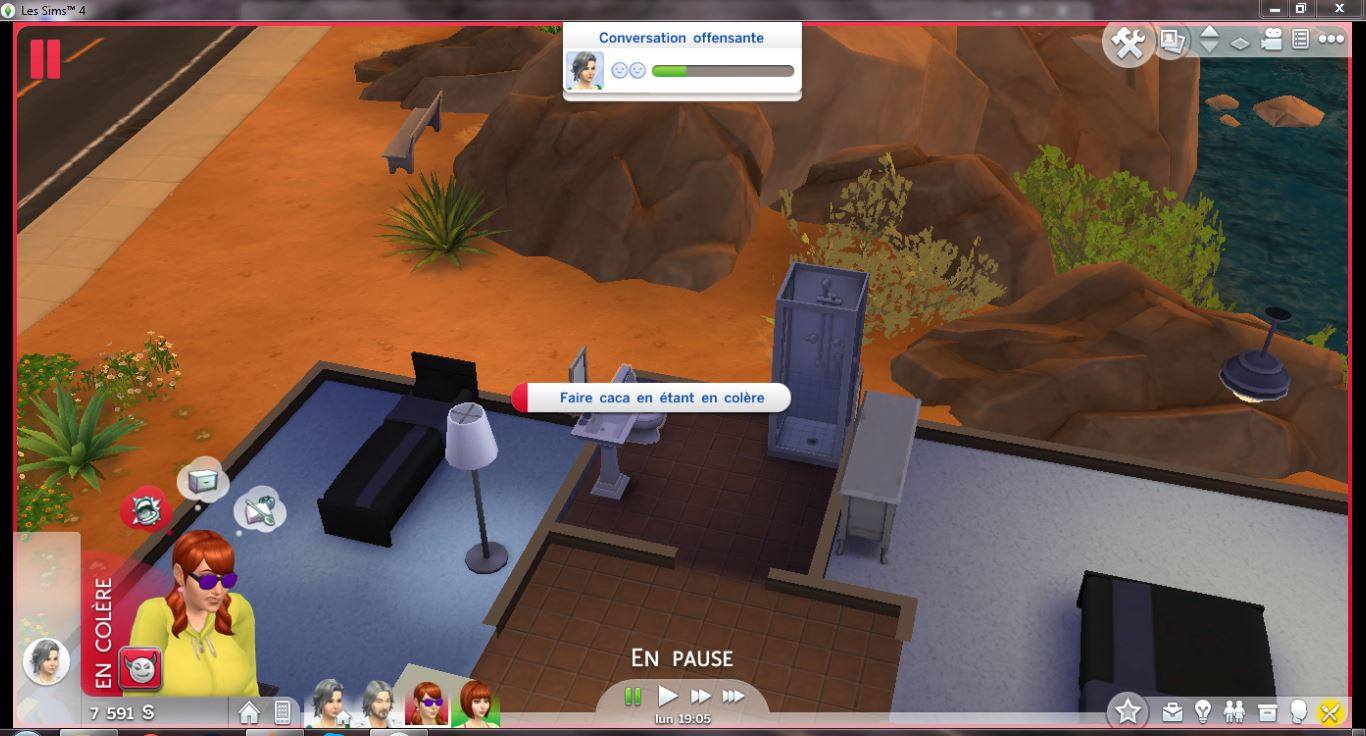Maximize the Les Sims 4 window
Screen dimensions: 1366x736
1301,9
